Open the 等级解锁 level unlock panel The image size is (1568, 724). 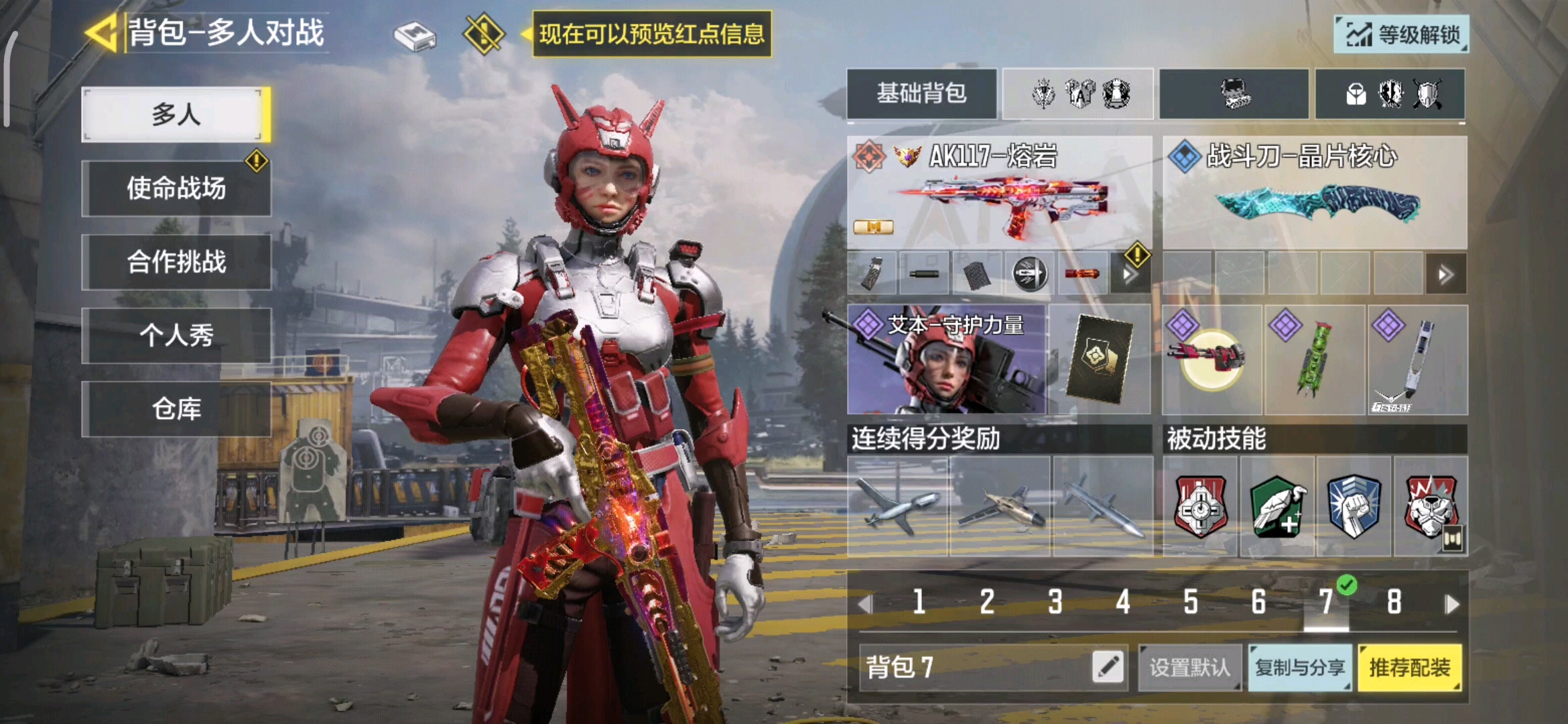click(x=1402, y=34)
